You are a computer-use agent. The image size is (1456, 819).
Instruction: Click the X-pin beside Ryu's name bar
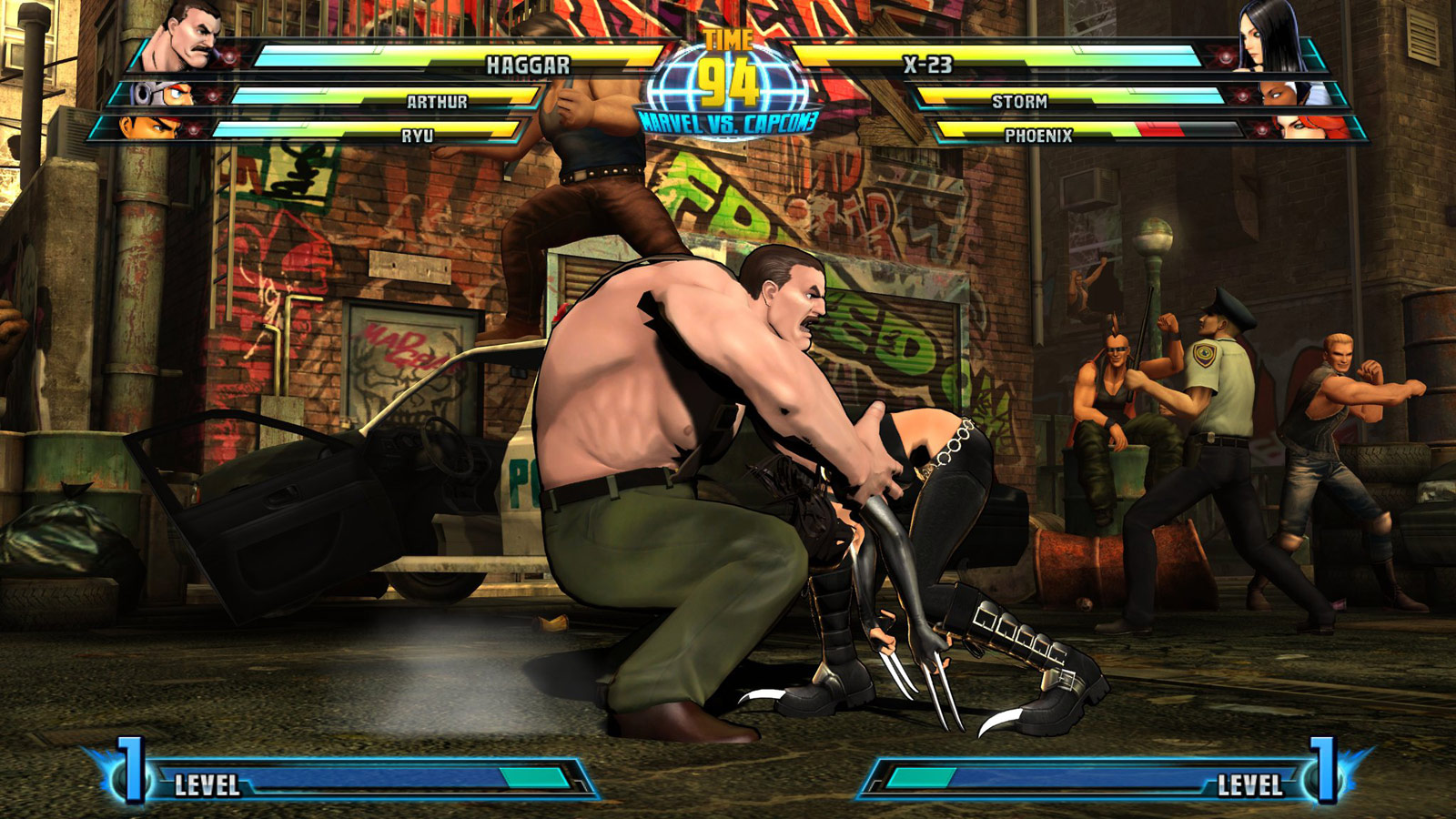tap(194, 130)
